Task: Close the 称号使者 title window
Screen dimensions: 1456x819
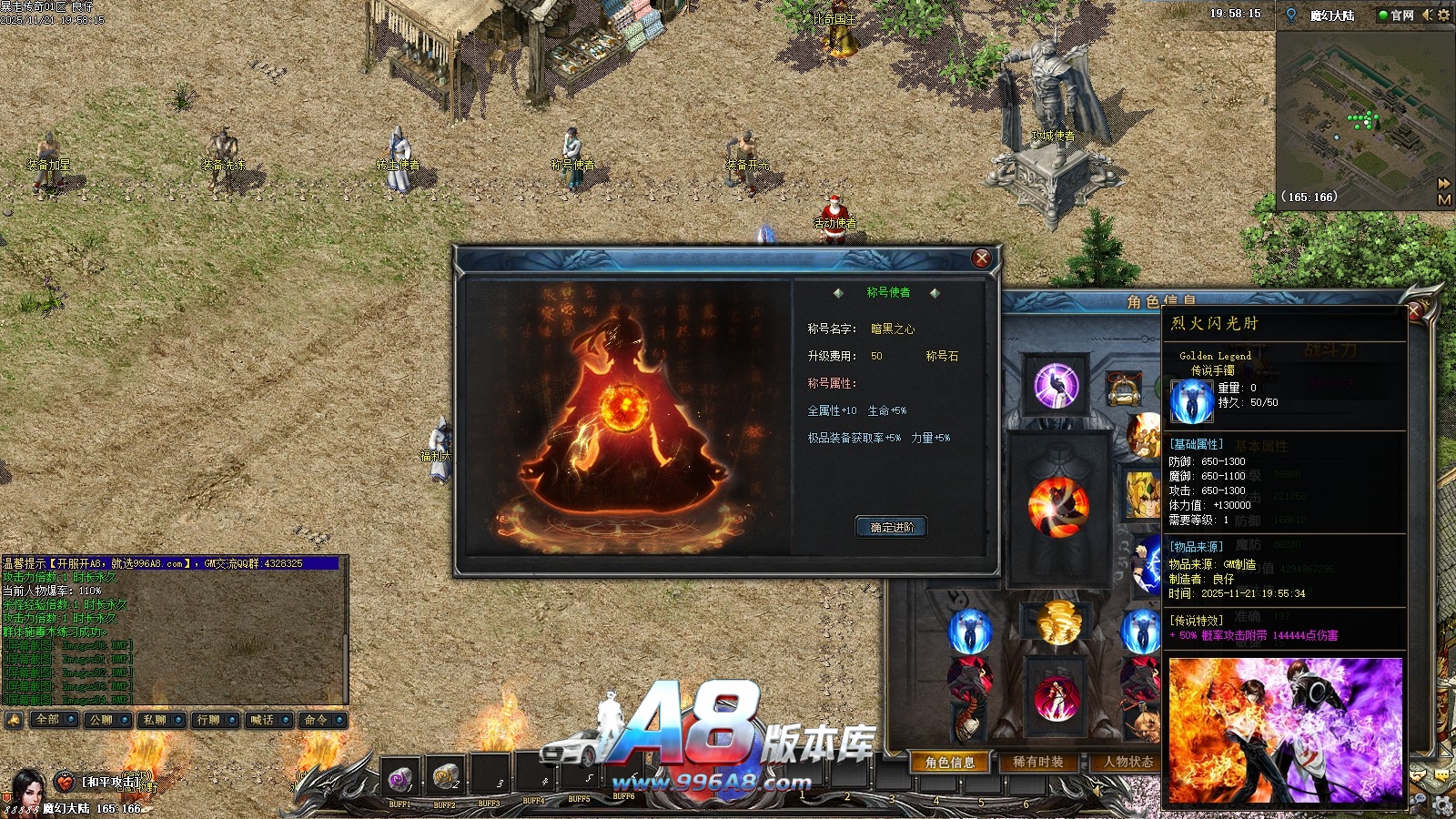Action: pos(981,258)
